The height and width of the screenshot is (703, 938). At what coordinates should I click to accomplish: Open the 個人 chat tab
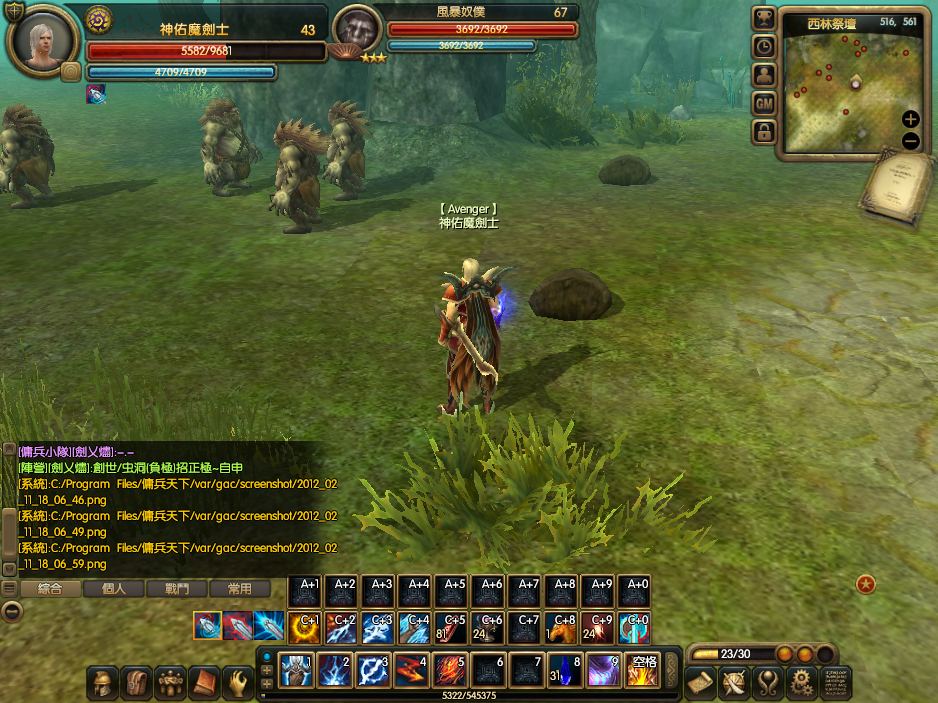[113, 589]
